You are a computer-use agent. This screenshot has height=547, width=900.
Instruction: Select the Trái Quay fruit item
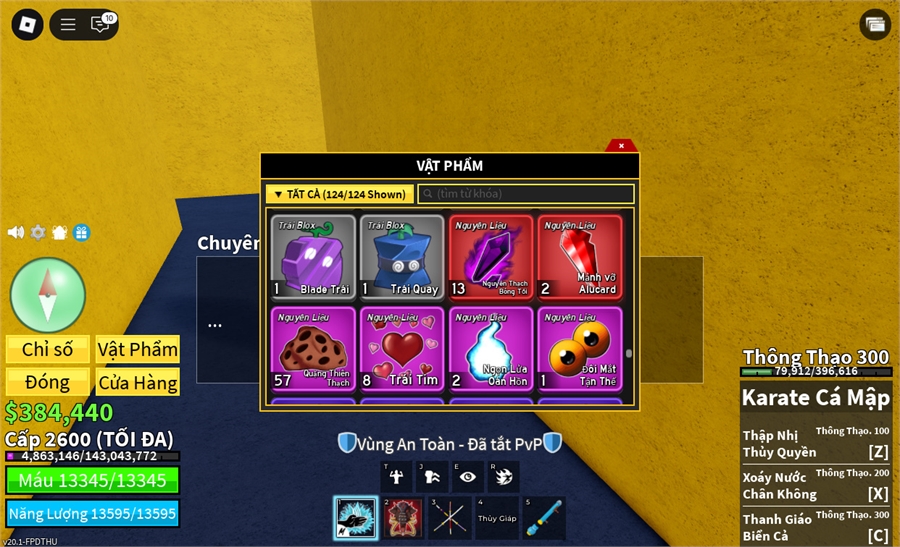(402, 257)
